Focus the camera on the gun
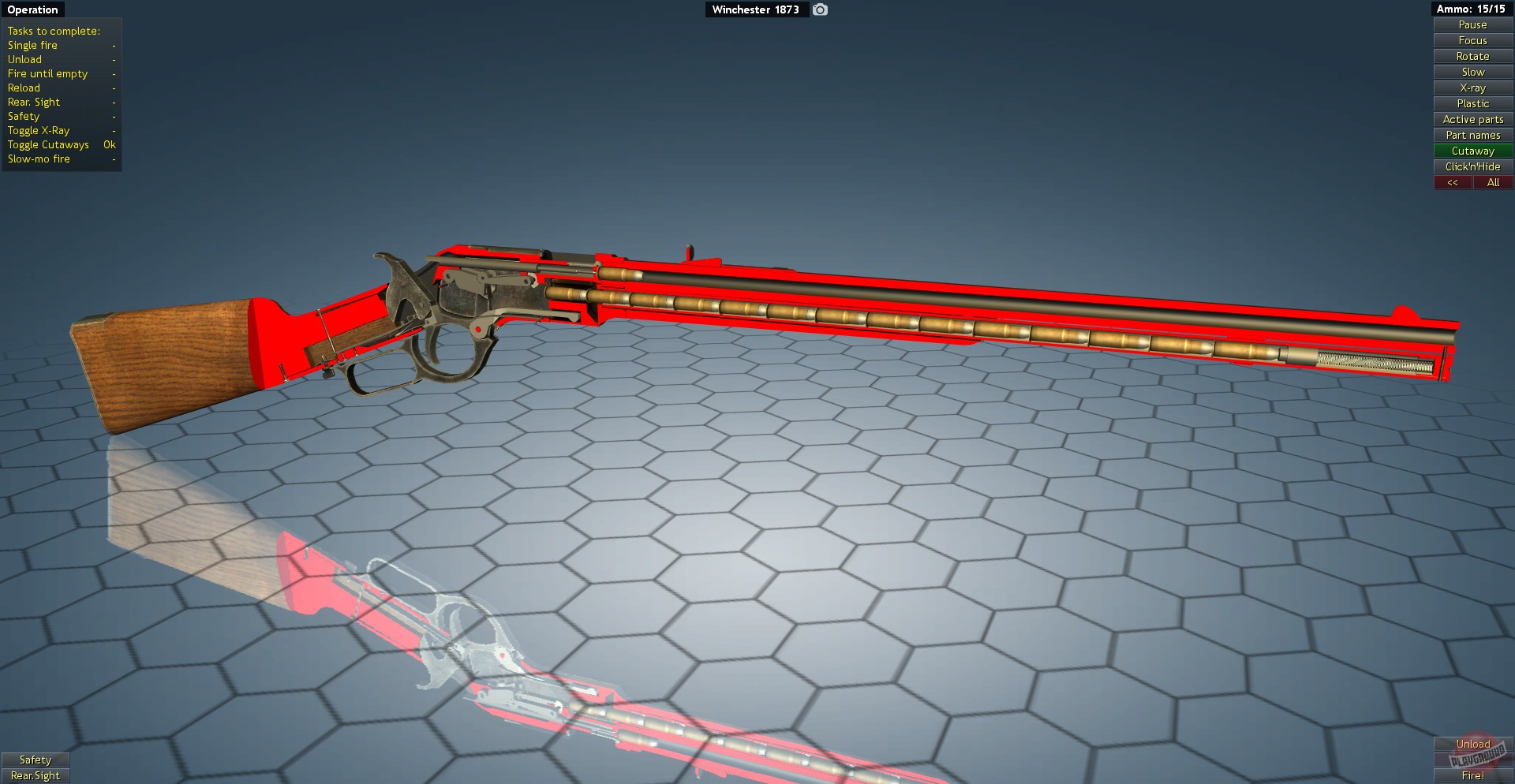The height and width of the screenshot is (784, 1515). pos(1472,40)
